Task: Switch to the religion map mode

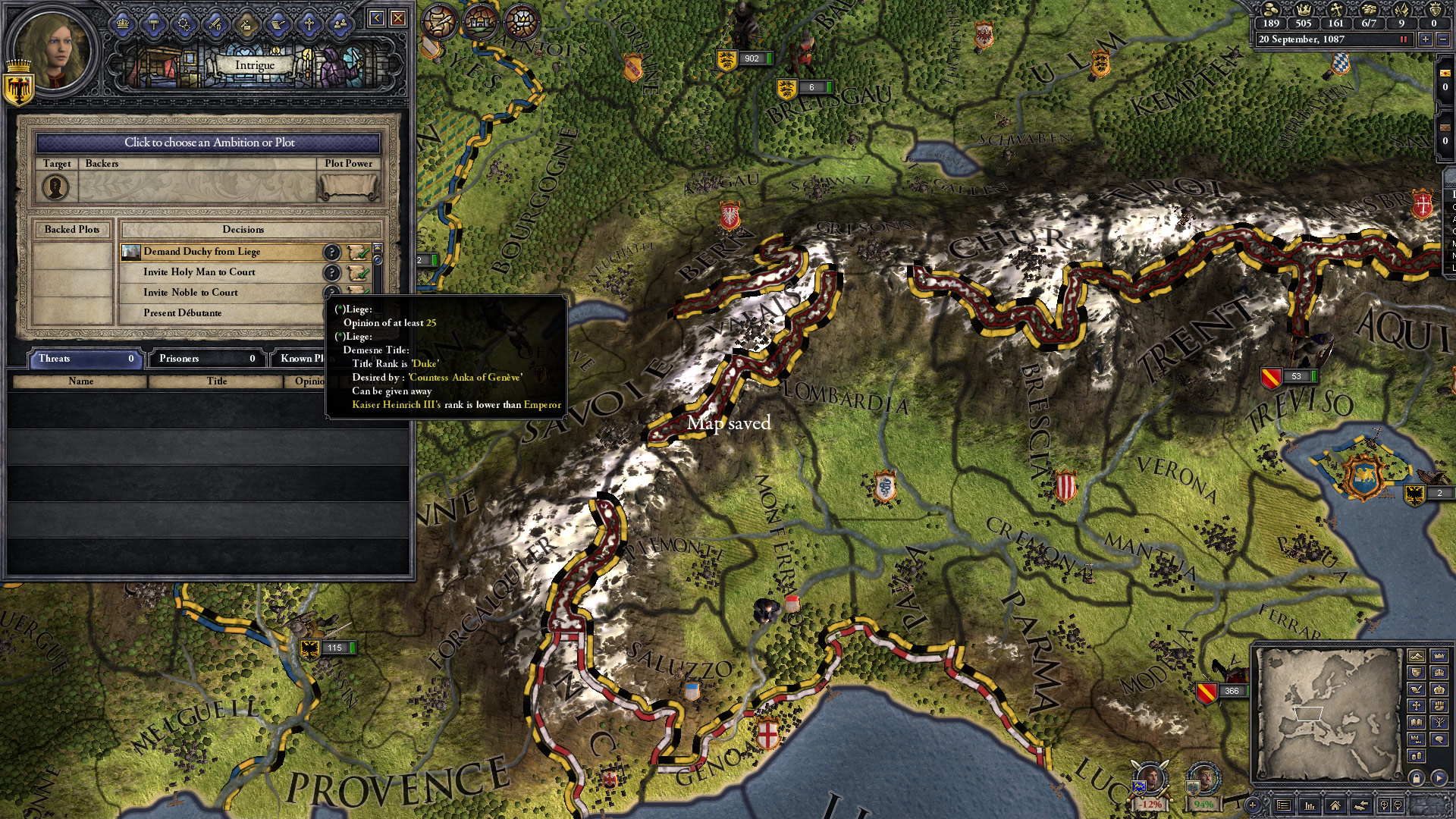Action: click(1416, 706)
